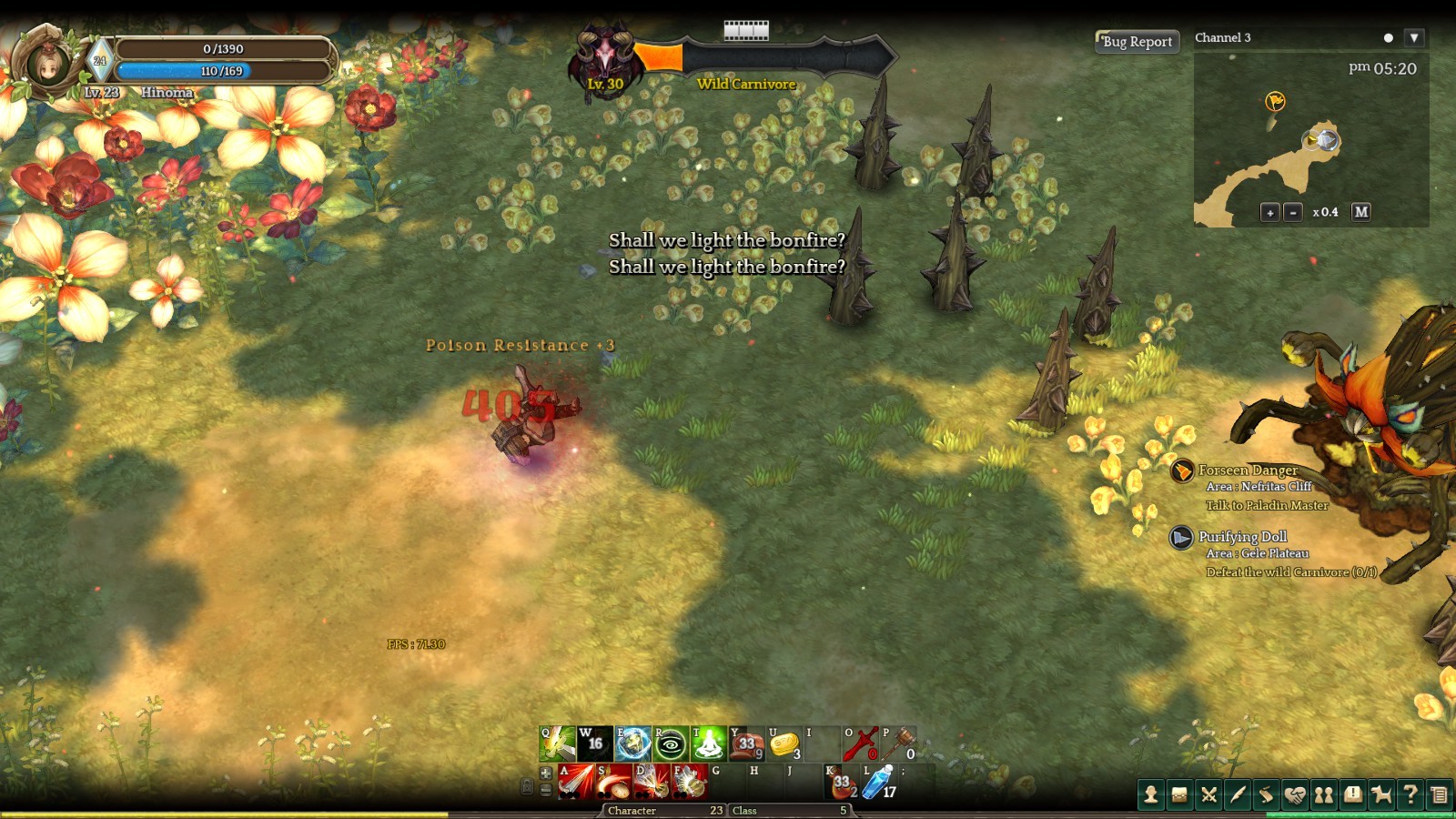Image resolution: width=1456 pixels, height=819 pixels.
Task: Select the Purifying Doll quest entry
Action: pyautogui.click(x=1242, y=537)
